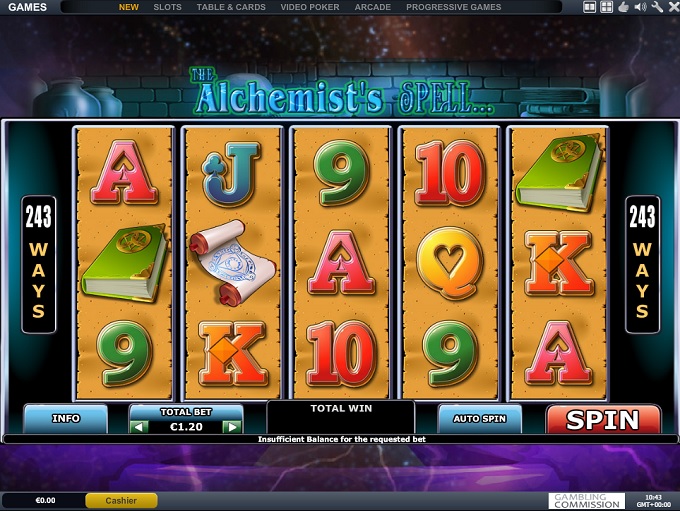680x511 pixels.
Task: Toggle sound with the speaker icon
Action: (x=640, y=7)
